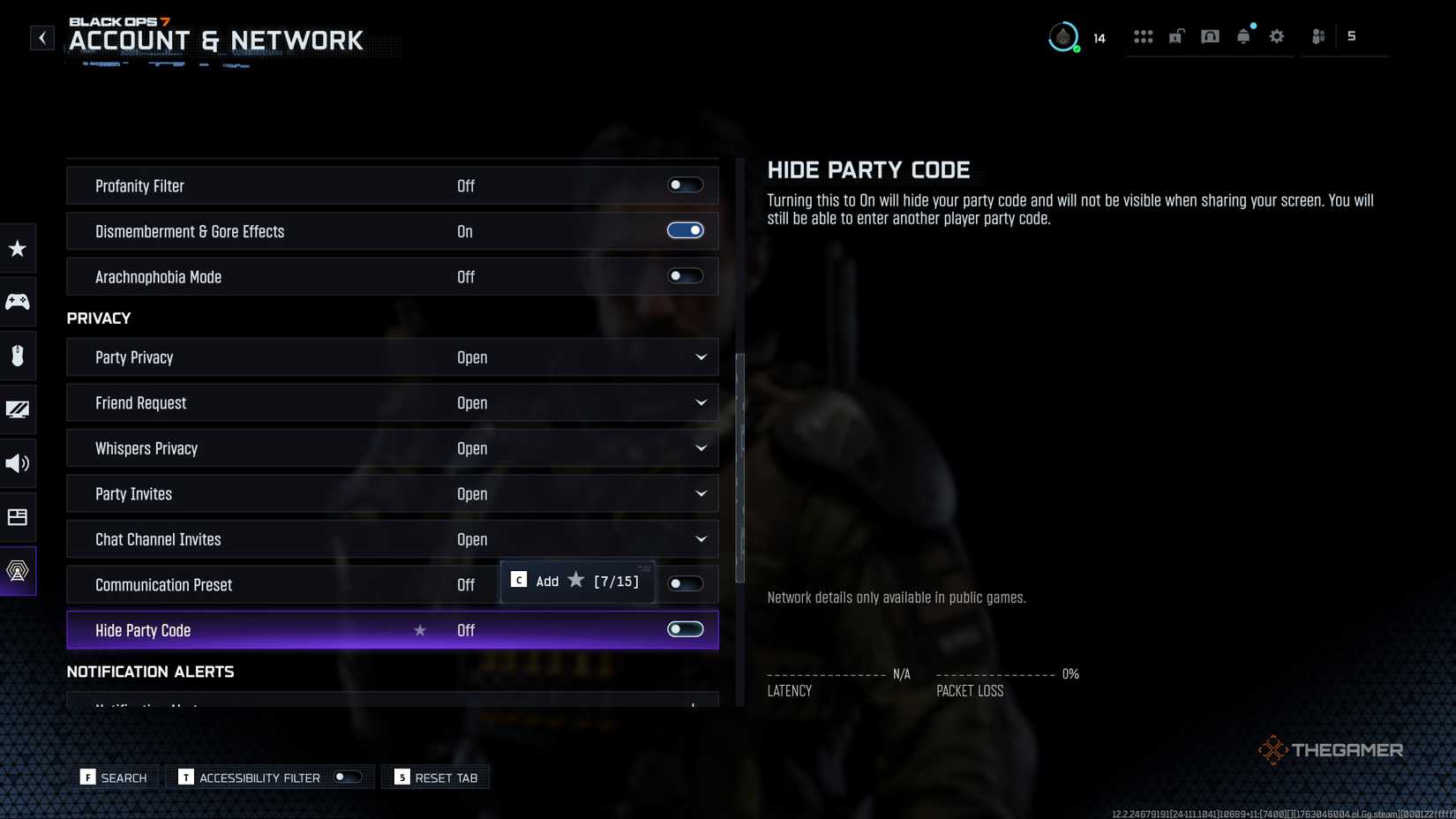1456x819 pixels.
Task: Open notifications via the bell icon
Action: (1243, 36)
